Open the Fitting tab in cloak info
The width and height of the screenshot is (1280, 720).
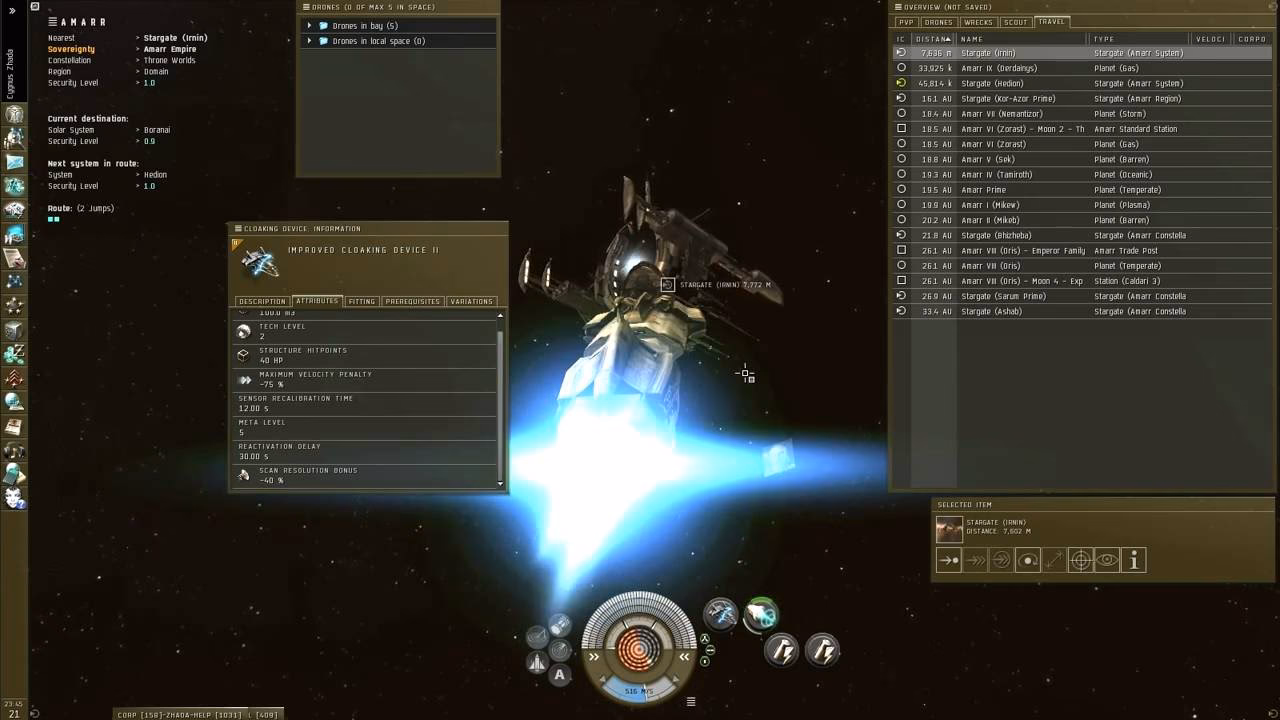[x=362, y=301]
